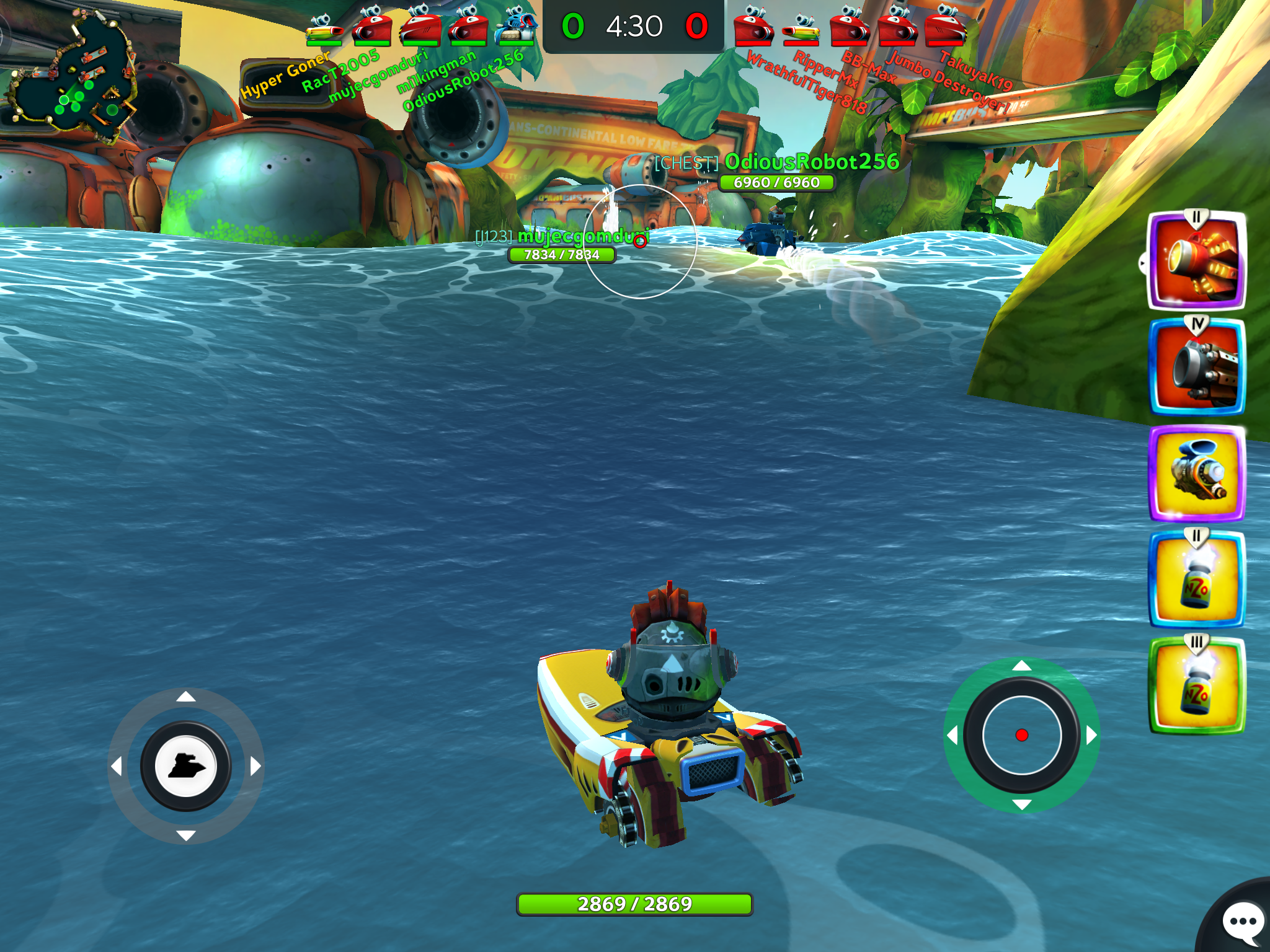This screenshot has width=1270, height=952.
Task: Aim left with green joystick arrow
Action: pos(952,735)
